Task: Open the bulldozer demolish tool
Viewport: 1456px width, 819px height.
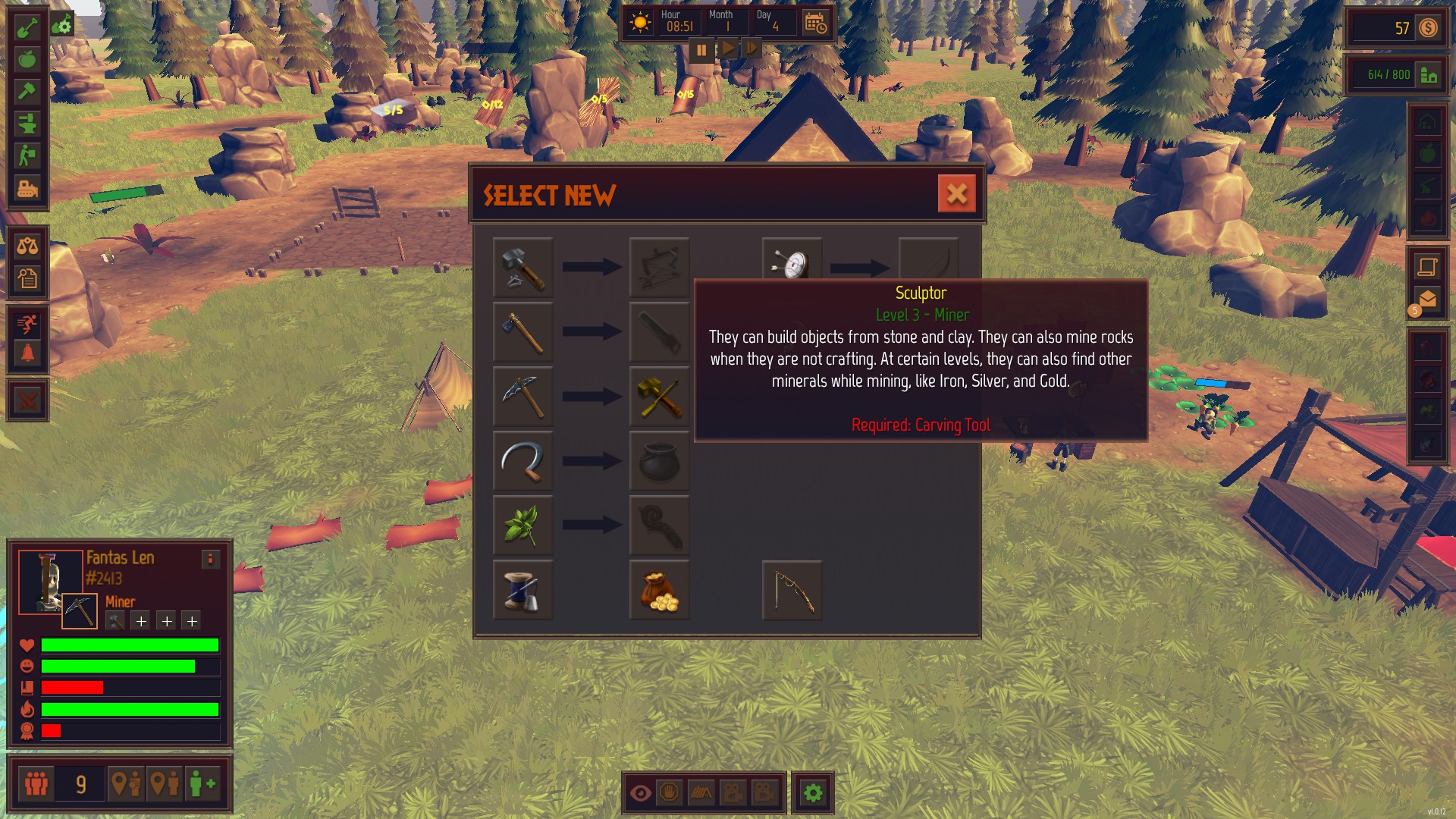Action: pyautogui.click(x=27, y=188)
